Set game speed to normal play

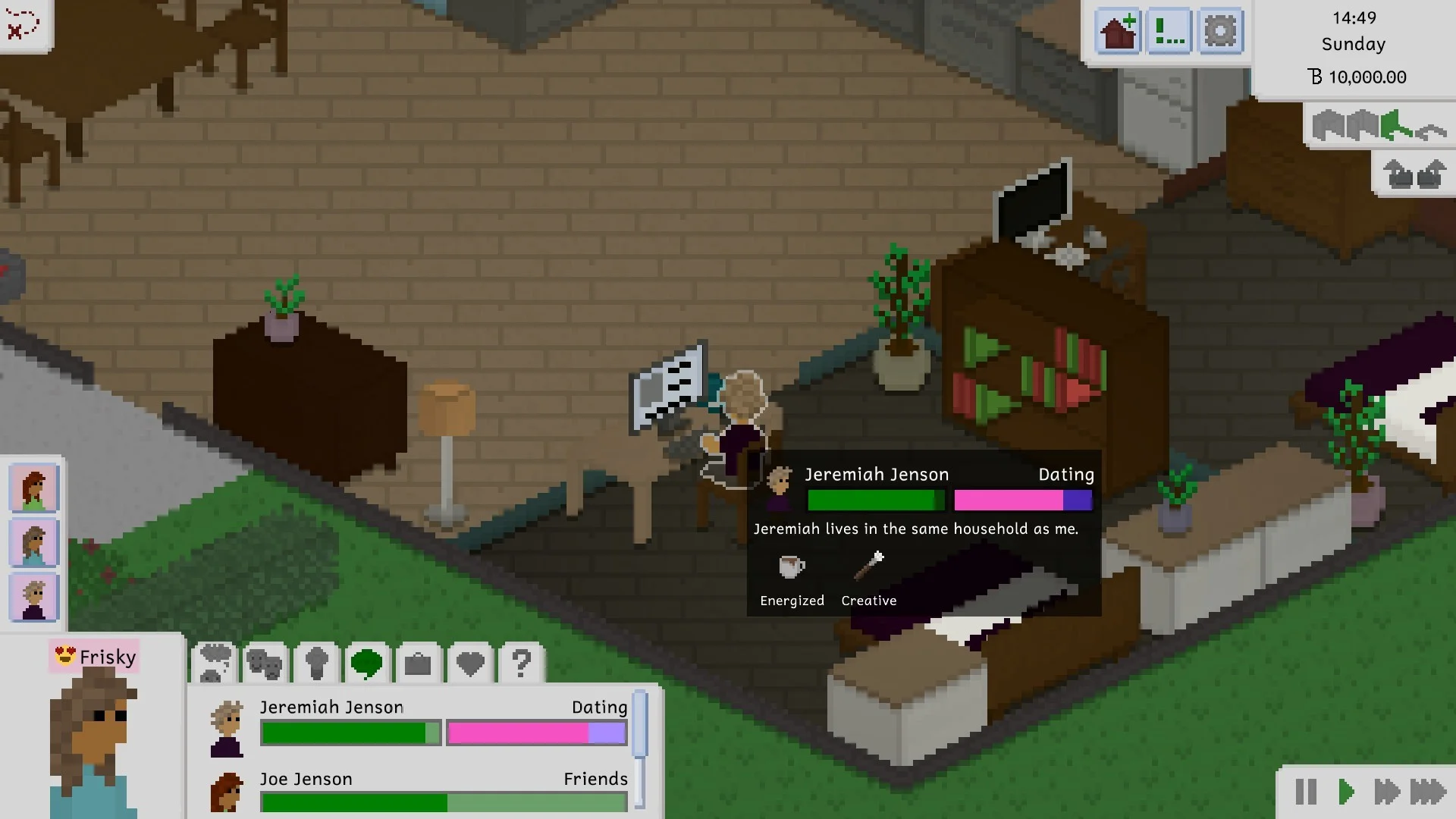[1346, 792]
